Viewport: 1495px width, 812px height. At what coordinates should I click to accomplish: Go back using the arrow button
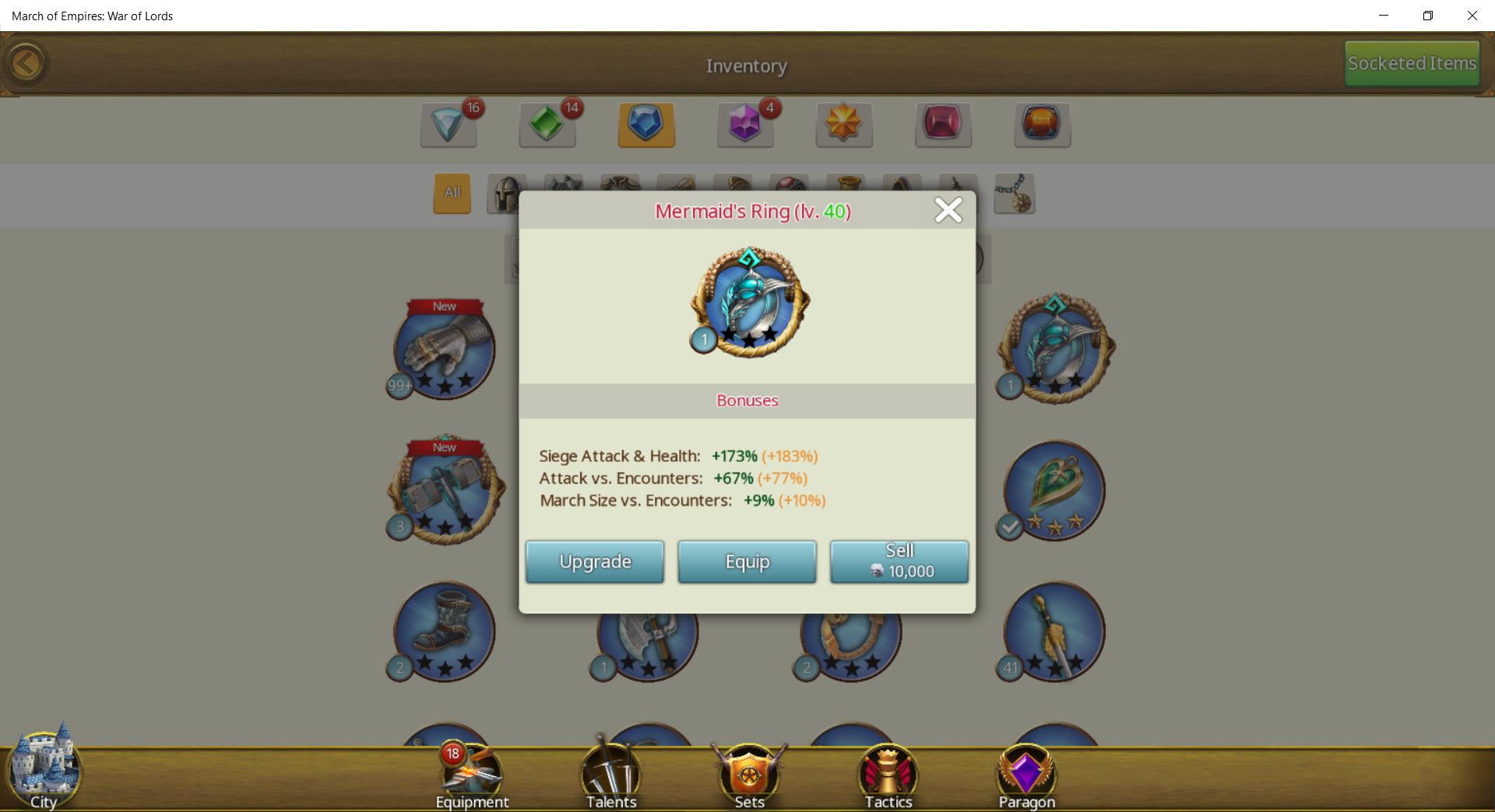(26, 63)
